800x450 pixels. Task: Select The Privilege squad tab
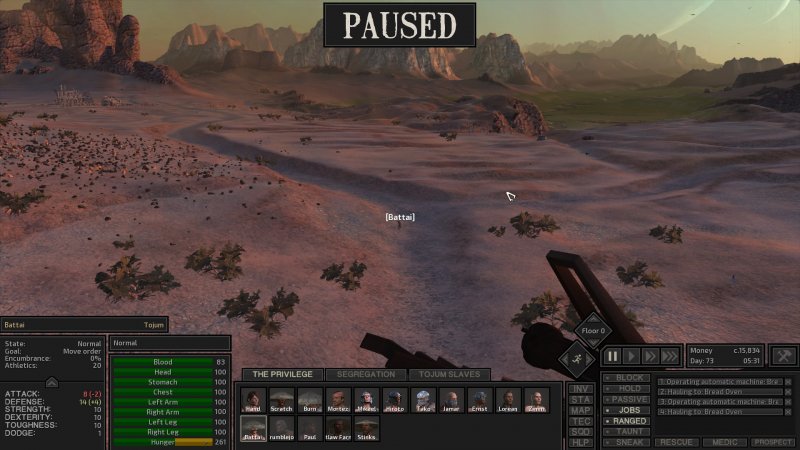coord(282,375)
